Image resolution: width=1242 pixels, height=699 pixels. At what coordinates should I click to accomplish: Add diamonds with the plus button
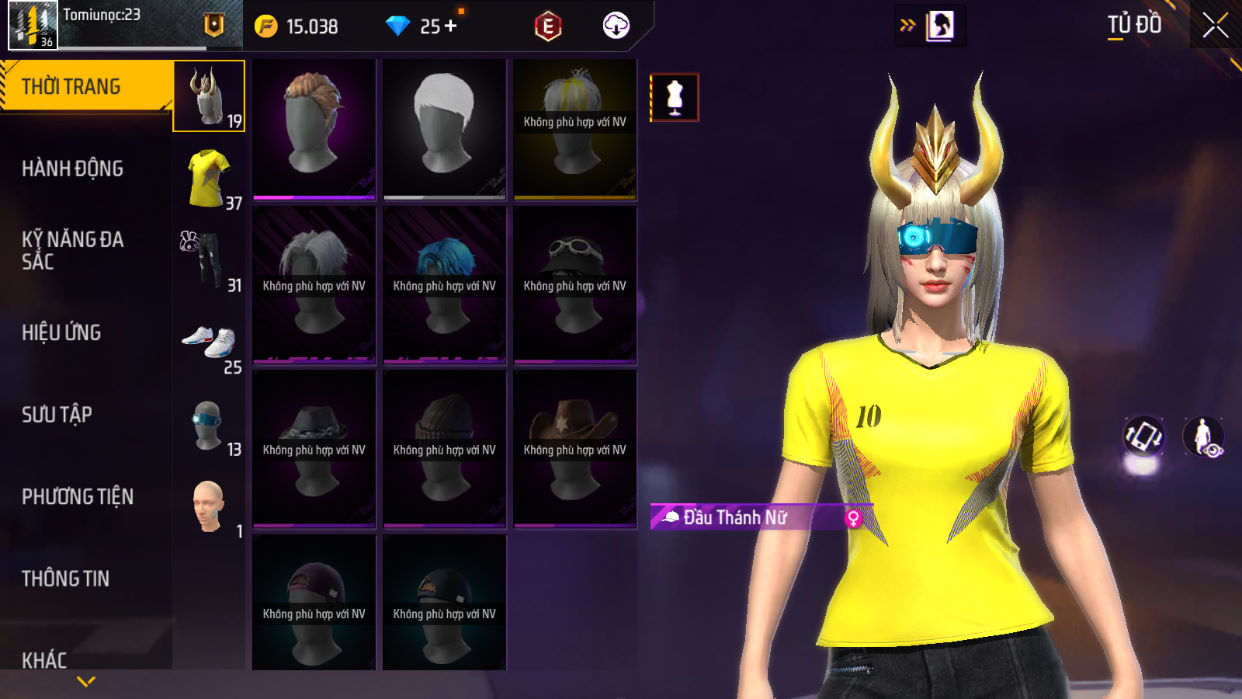pyautogui.click(x=450, y=26)
